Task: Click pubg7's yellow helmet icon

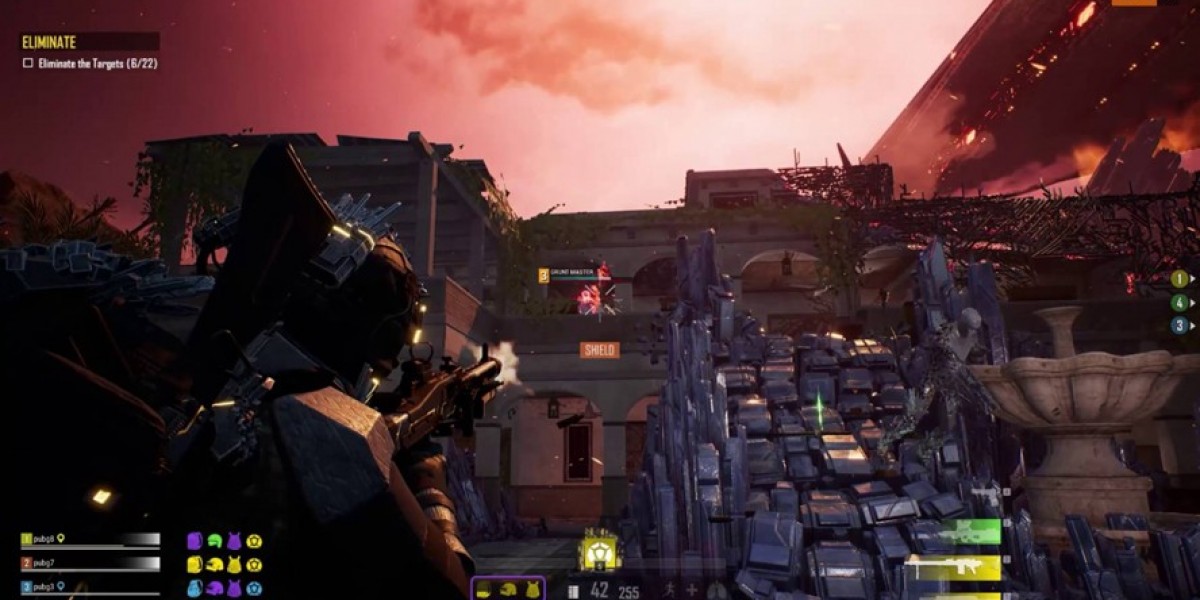Action: (x=214, y=565)
